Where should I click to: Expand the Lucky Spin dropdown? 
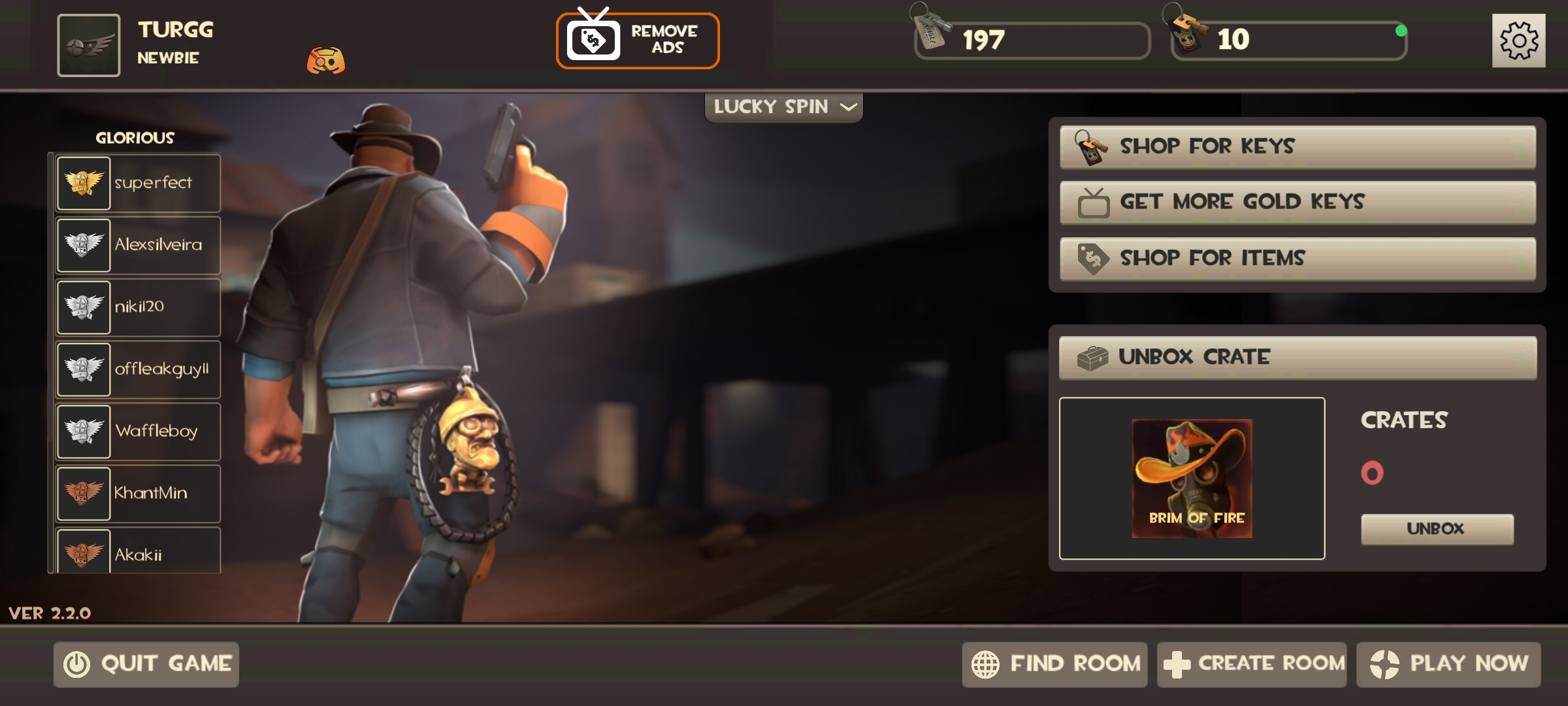coord(783,107)
